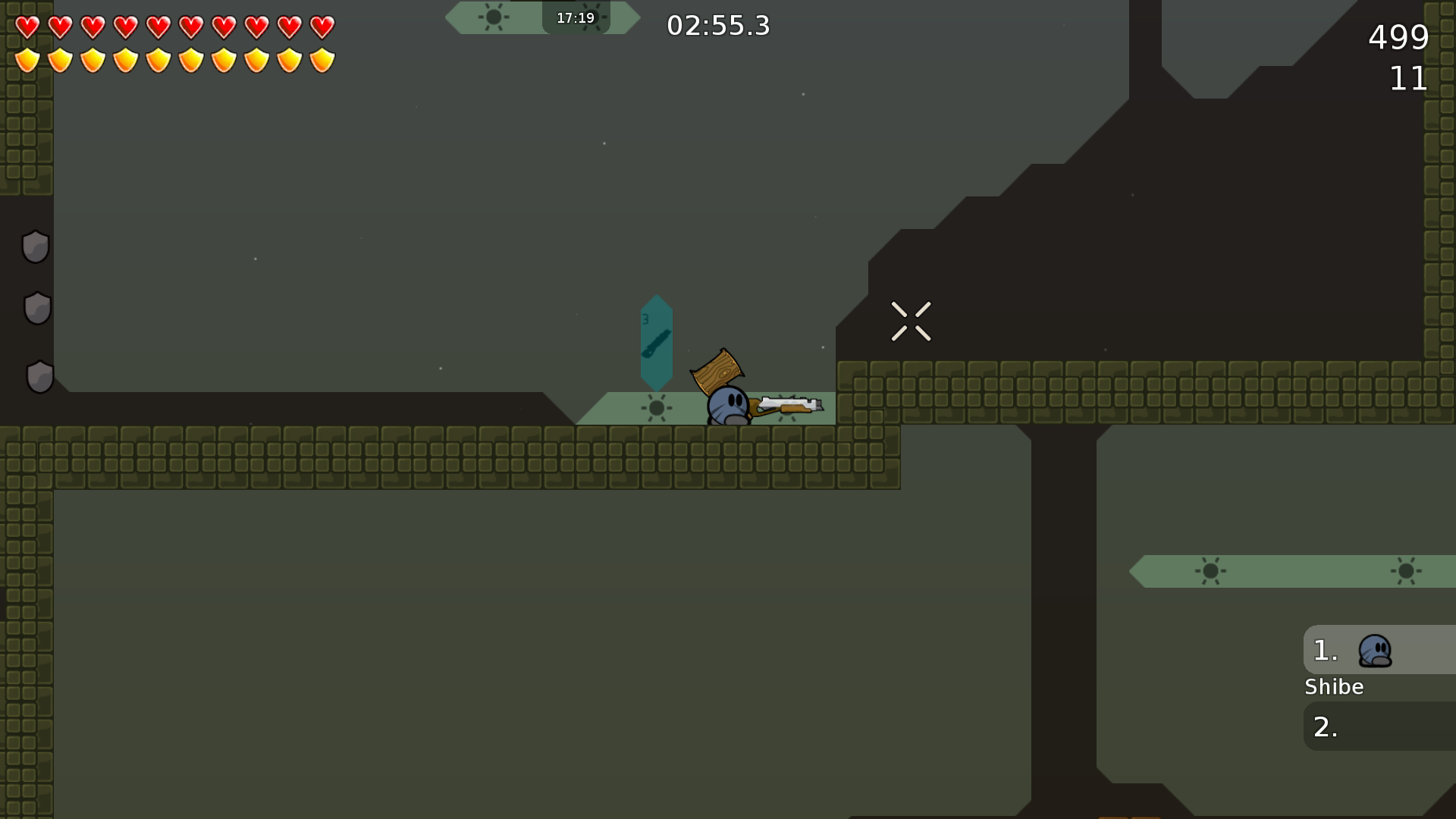Select the leaderboard entry labeled Shibe
1456x819 pixels.
click(1334, 687)
